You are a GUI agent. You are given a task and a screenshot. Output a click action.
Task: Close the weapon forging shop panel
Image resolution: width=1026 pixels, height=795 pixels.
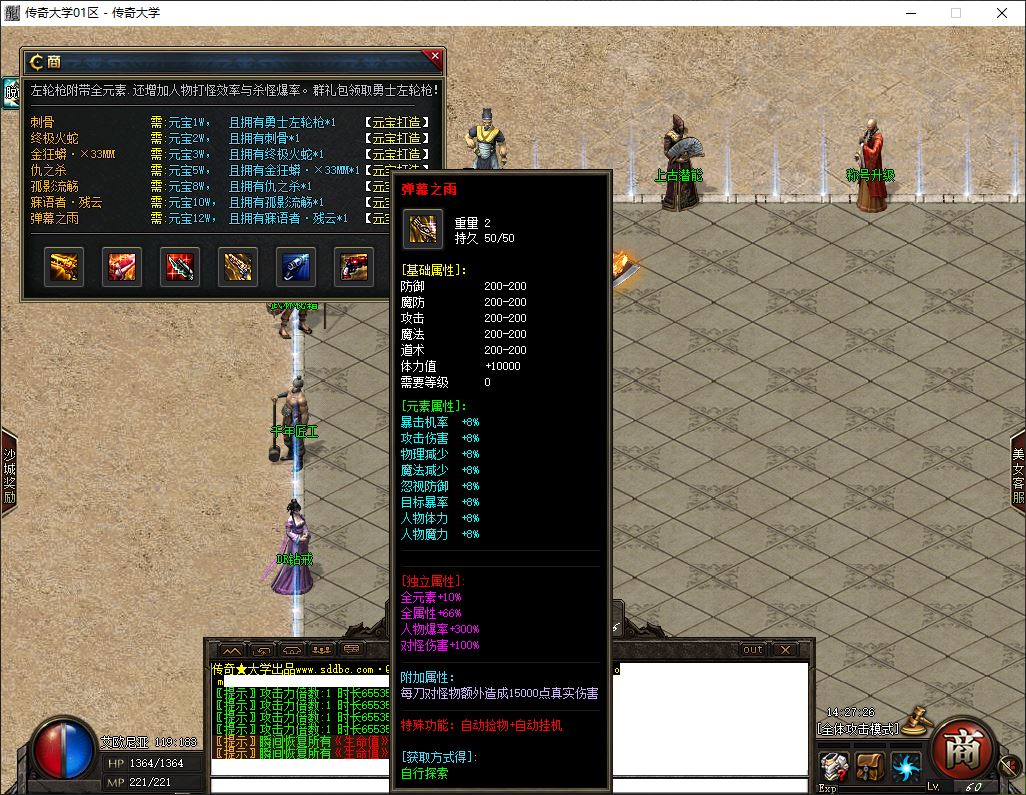point(434,57)
